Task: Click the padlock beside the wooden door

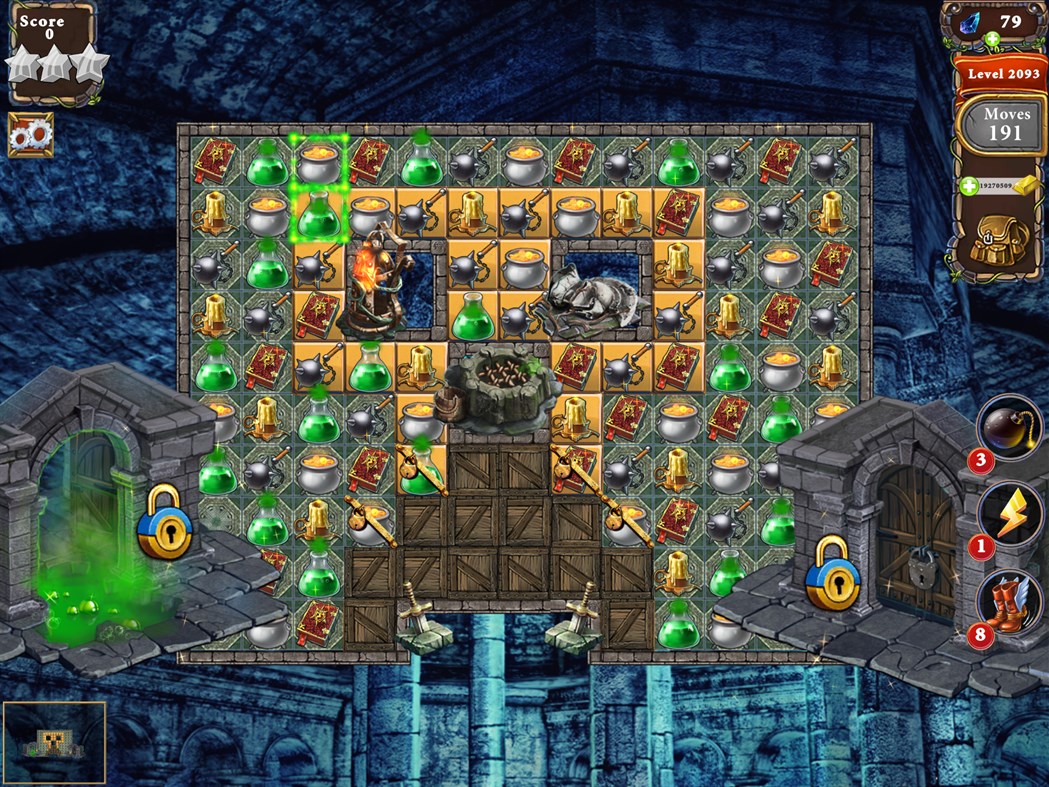Action: click(832, 573)
